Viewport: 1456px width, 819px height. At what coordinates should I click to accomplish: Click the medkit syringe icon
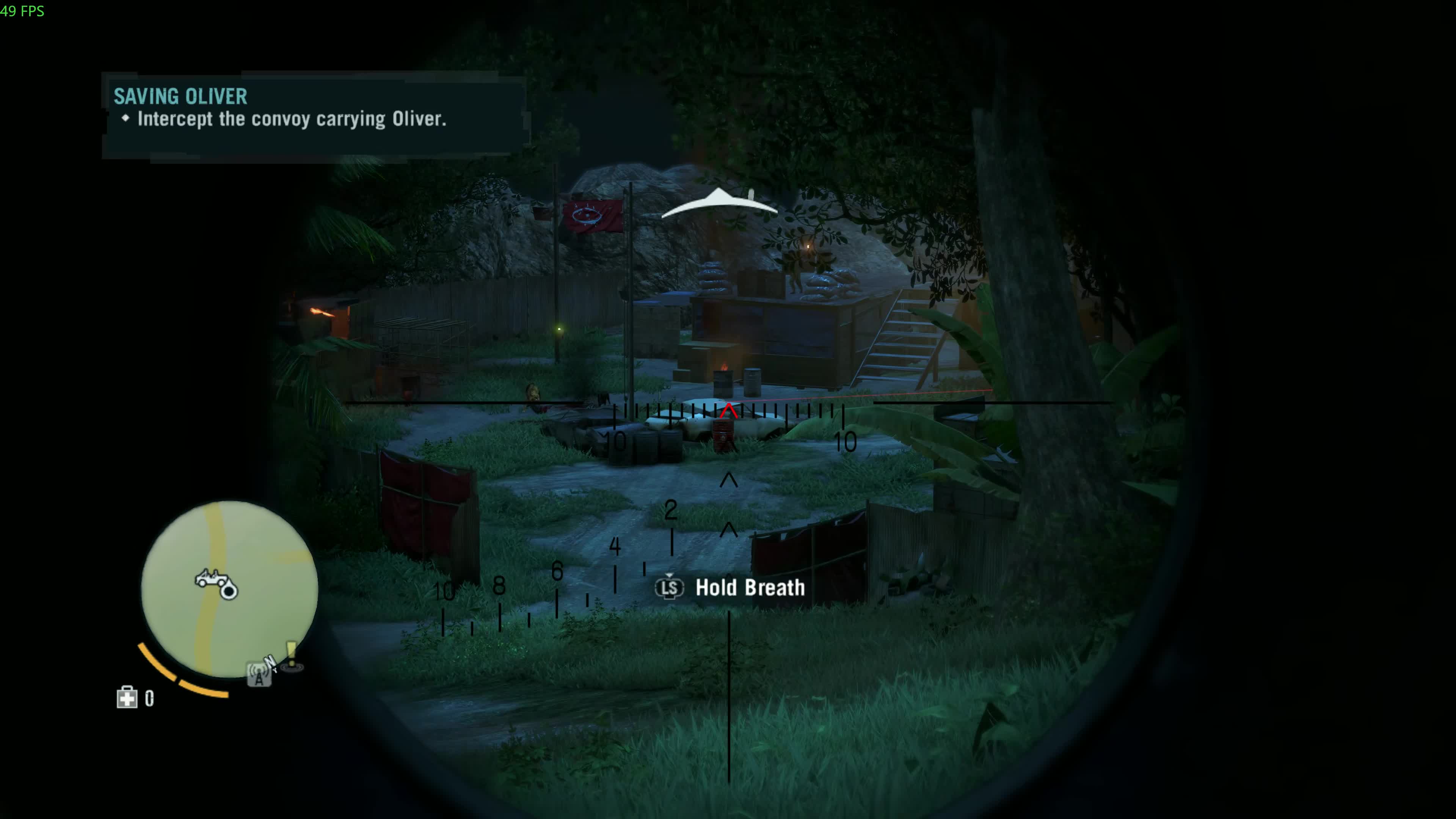pyautogui.click(x=127, y=698)
